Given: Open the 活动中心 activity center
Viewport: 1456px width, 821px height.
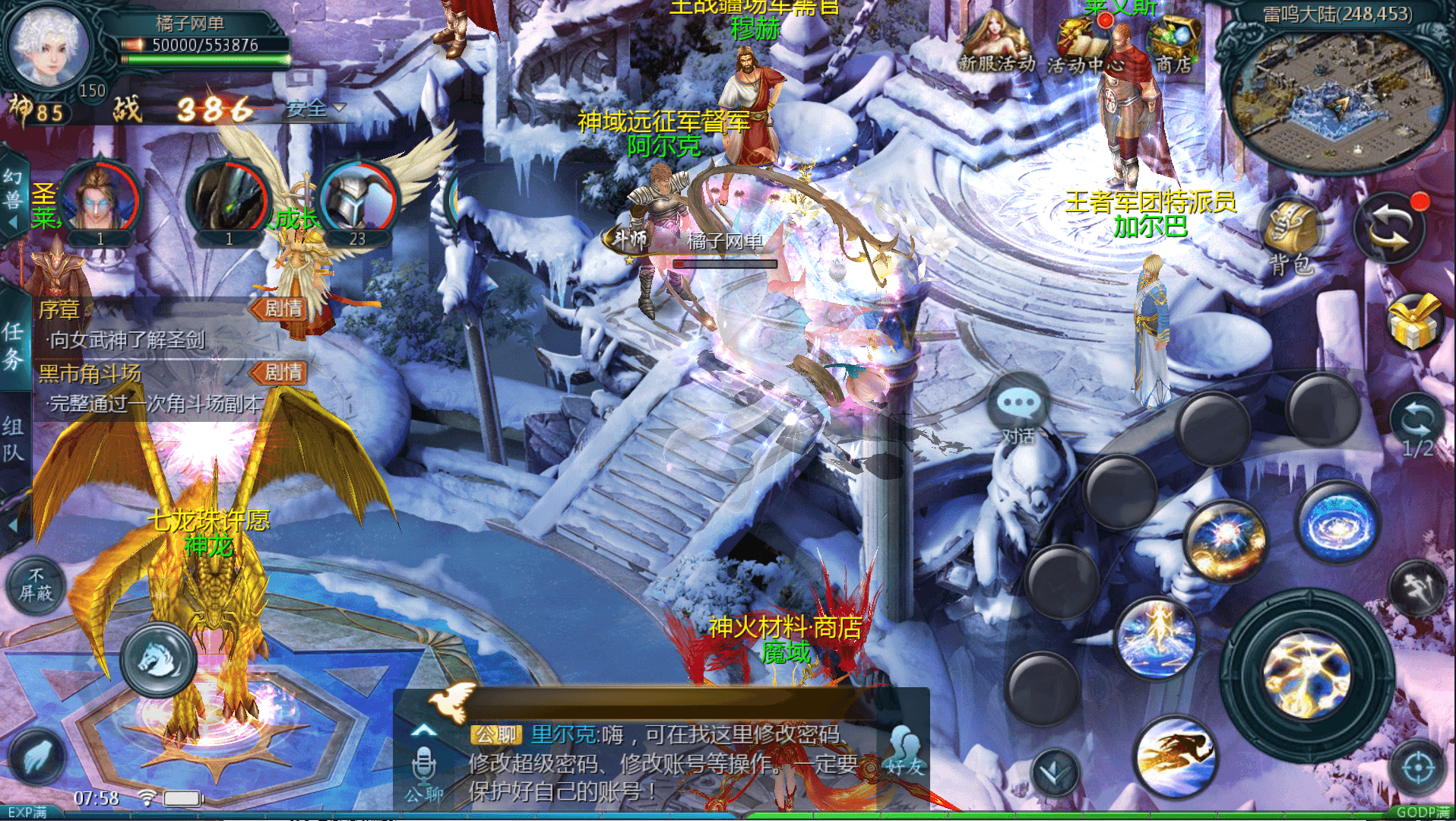Looking at the screenshot, I should pyautogui.click(x=1084, y=46).
